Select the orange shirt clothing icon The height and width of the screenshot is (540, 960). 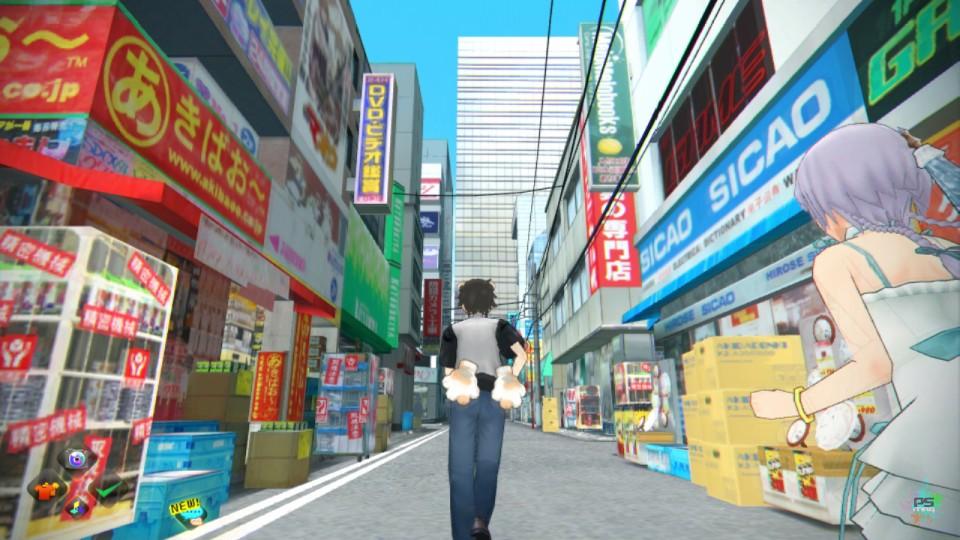(x=46, y=489)
